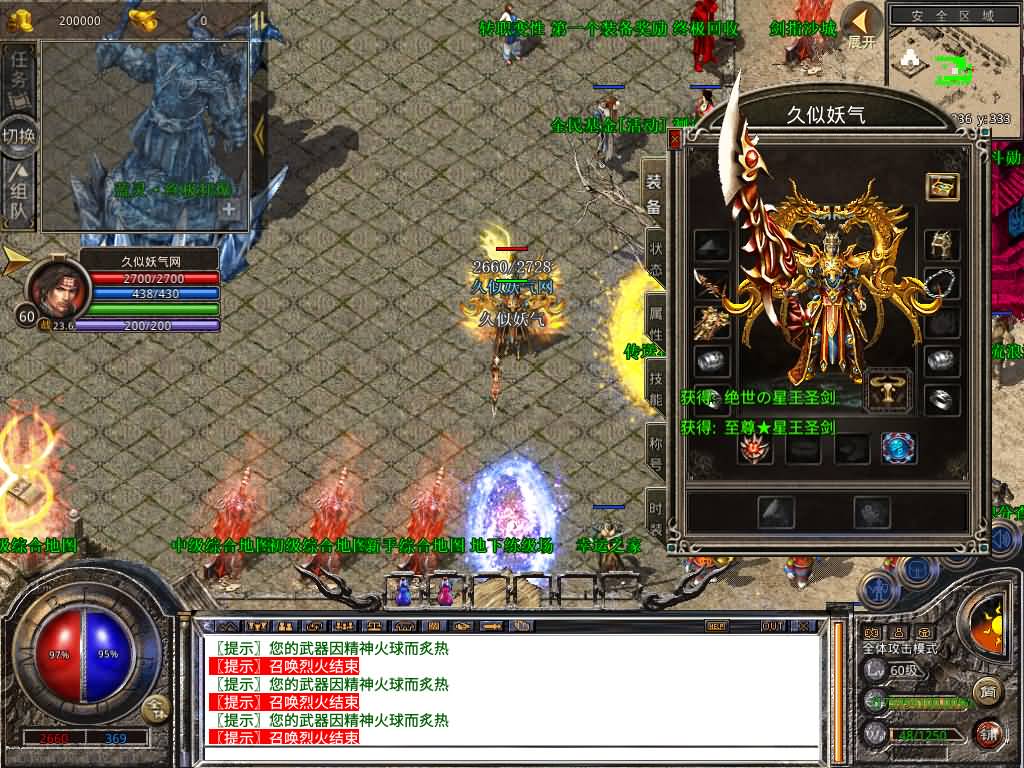
Task: Click the red demon-face charm slot
Action: click(x=756, y=449)
